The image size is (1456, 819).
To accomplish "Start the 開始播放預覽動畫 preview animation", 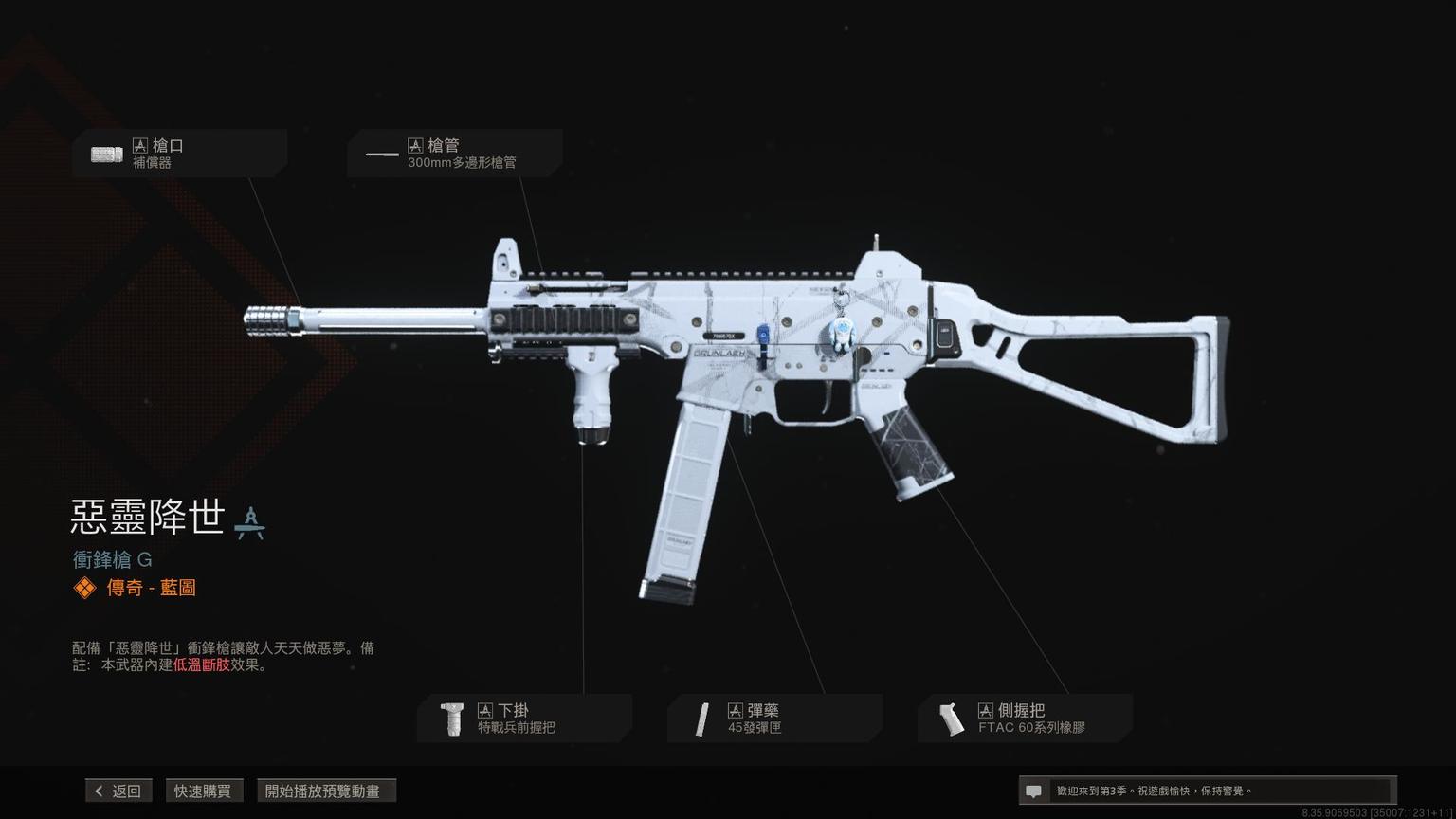I will (326, 791).
